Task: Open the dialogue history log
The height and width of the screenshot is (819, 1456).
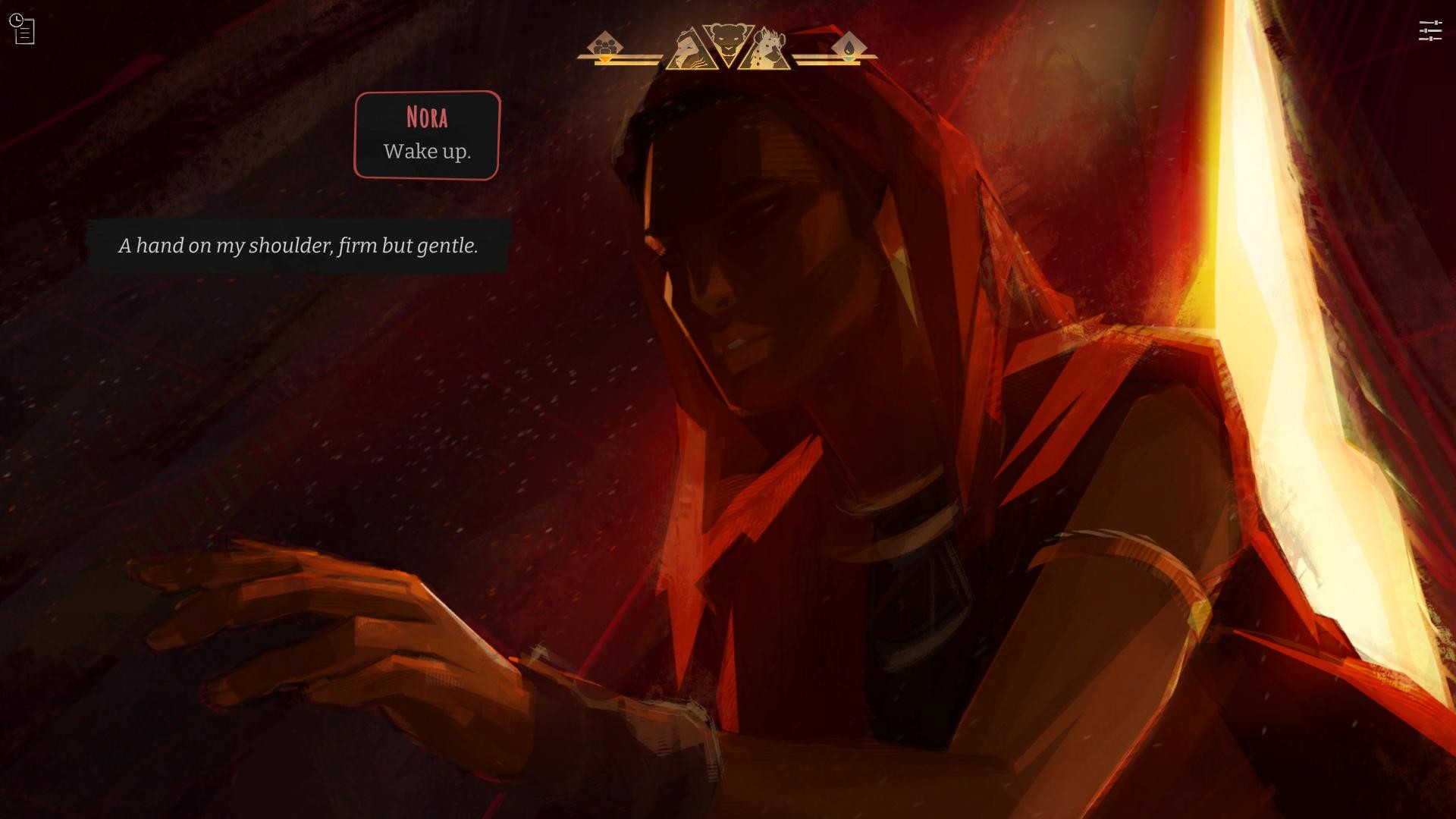Action: (x=24, y=29)
